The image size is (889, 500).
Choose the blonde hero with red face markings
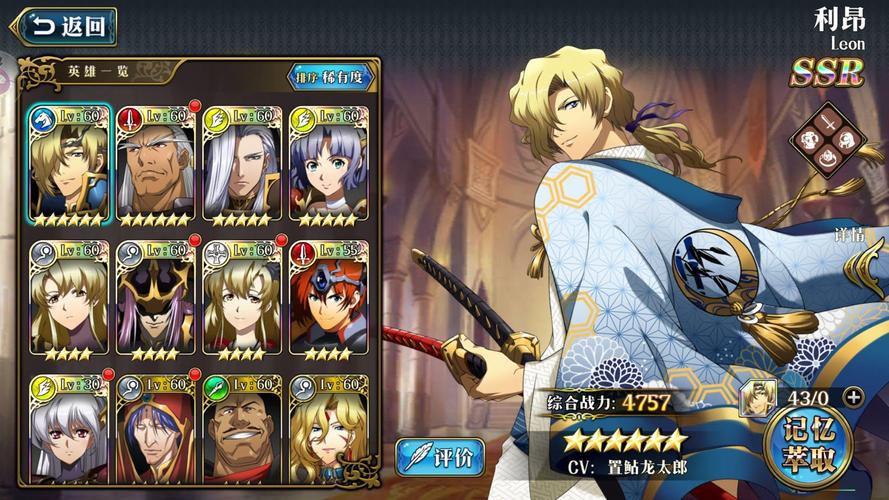(x=328, y=428)
